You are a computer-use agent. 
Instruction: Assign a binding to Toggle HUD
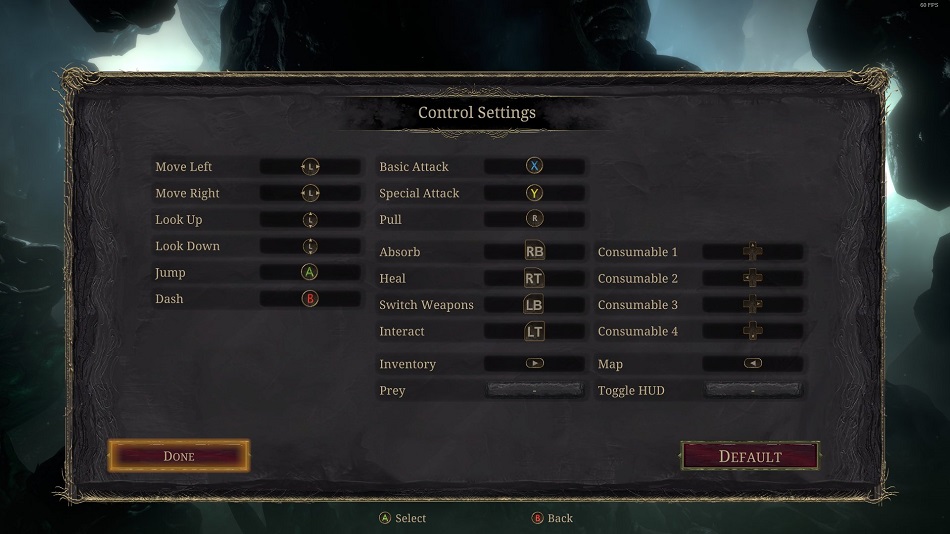pyautogui.click(x=752, y=390)
